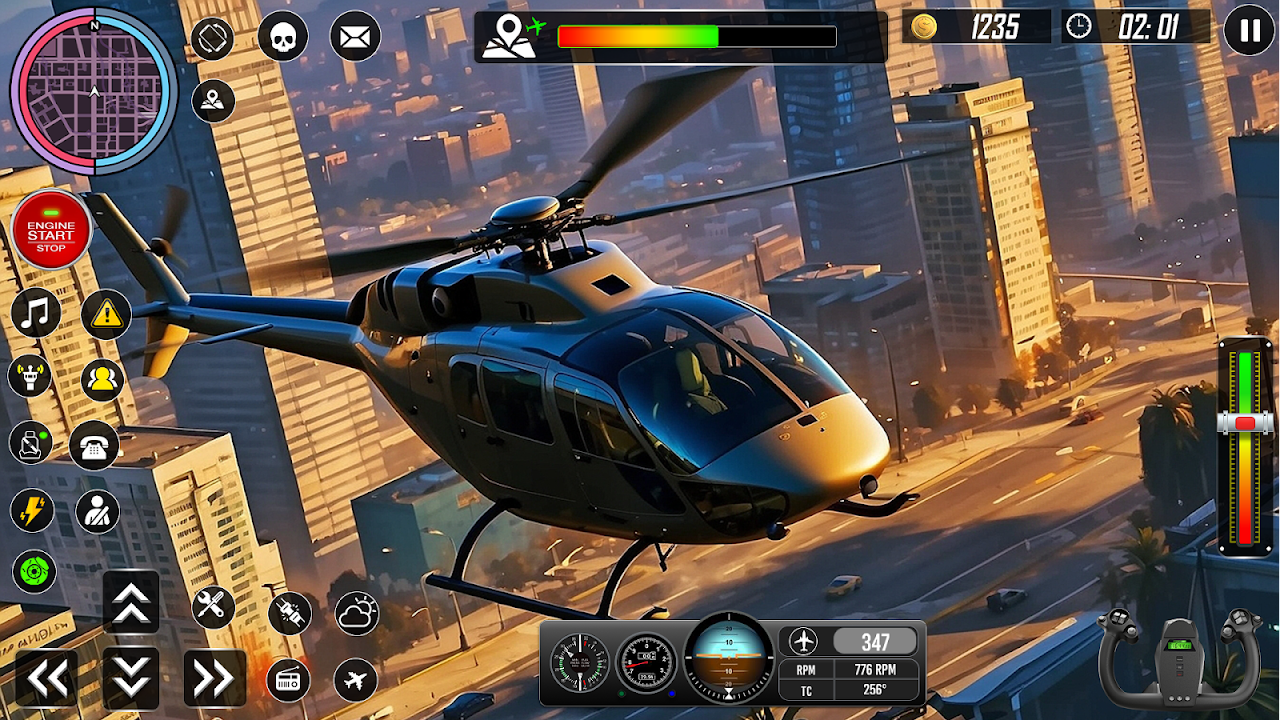Open the map location pin icon
Screen dimensions: 1280x720
tap(213, 101)
